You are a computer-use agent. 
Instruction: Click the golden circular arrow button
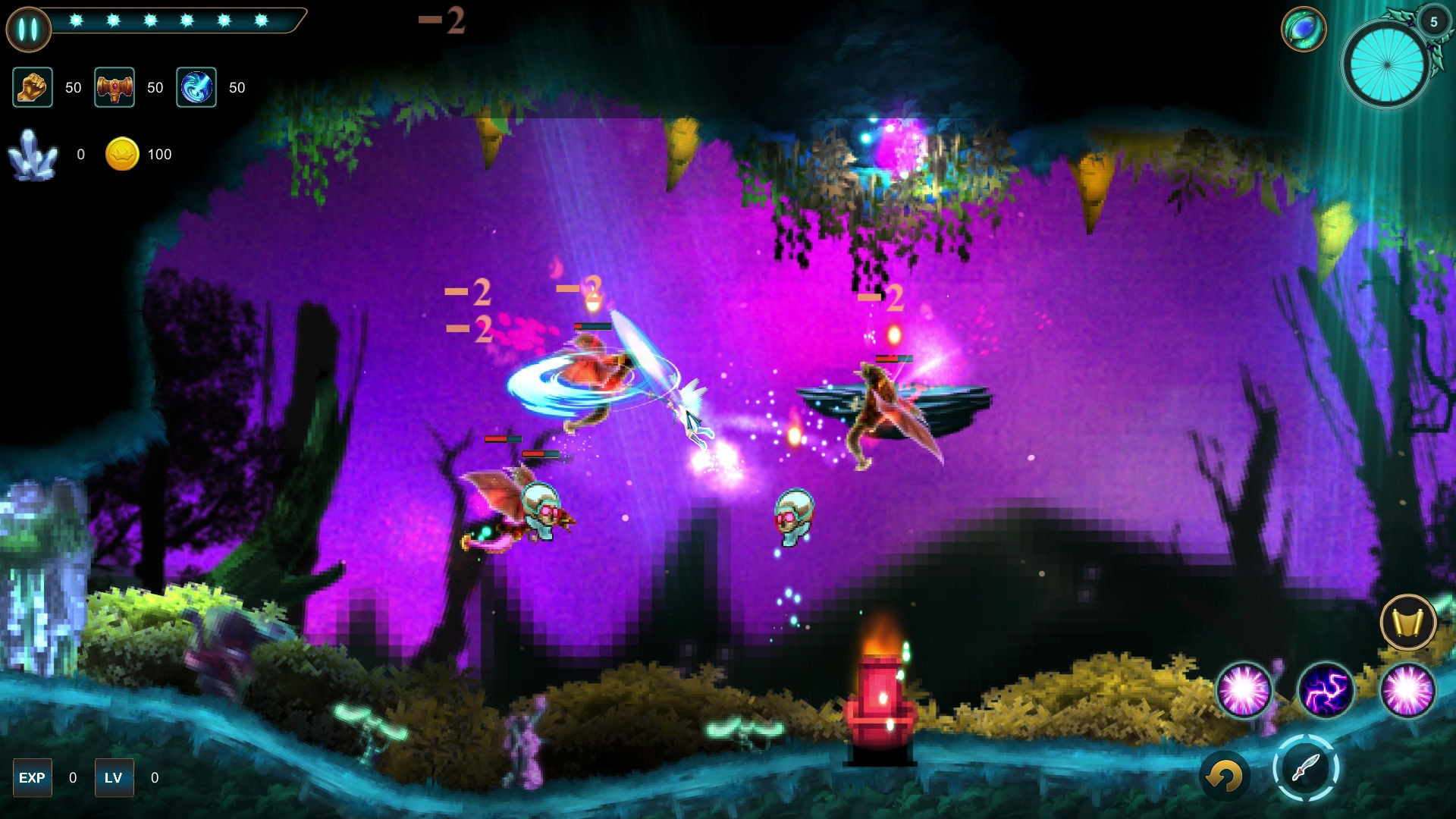(x=1224, y=776)
